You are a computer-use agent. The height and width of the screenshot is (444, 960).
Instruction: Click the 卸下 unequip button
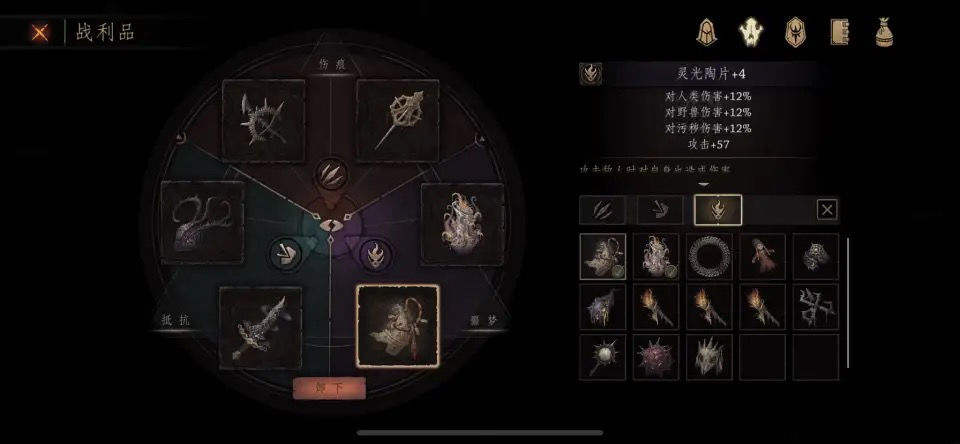pos(329,386)
